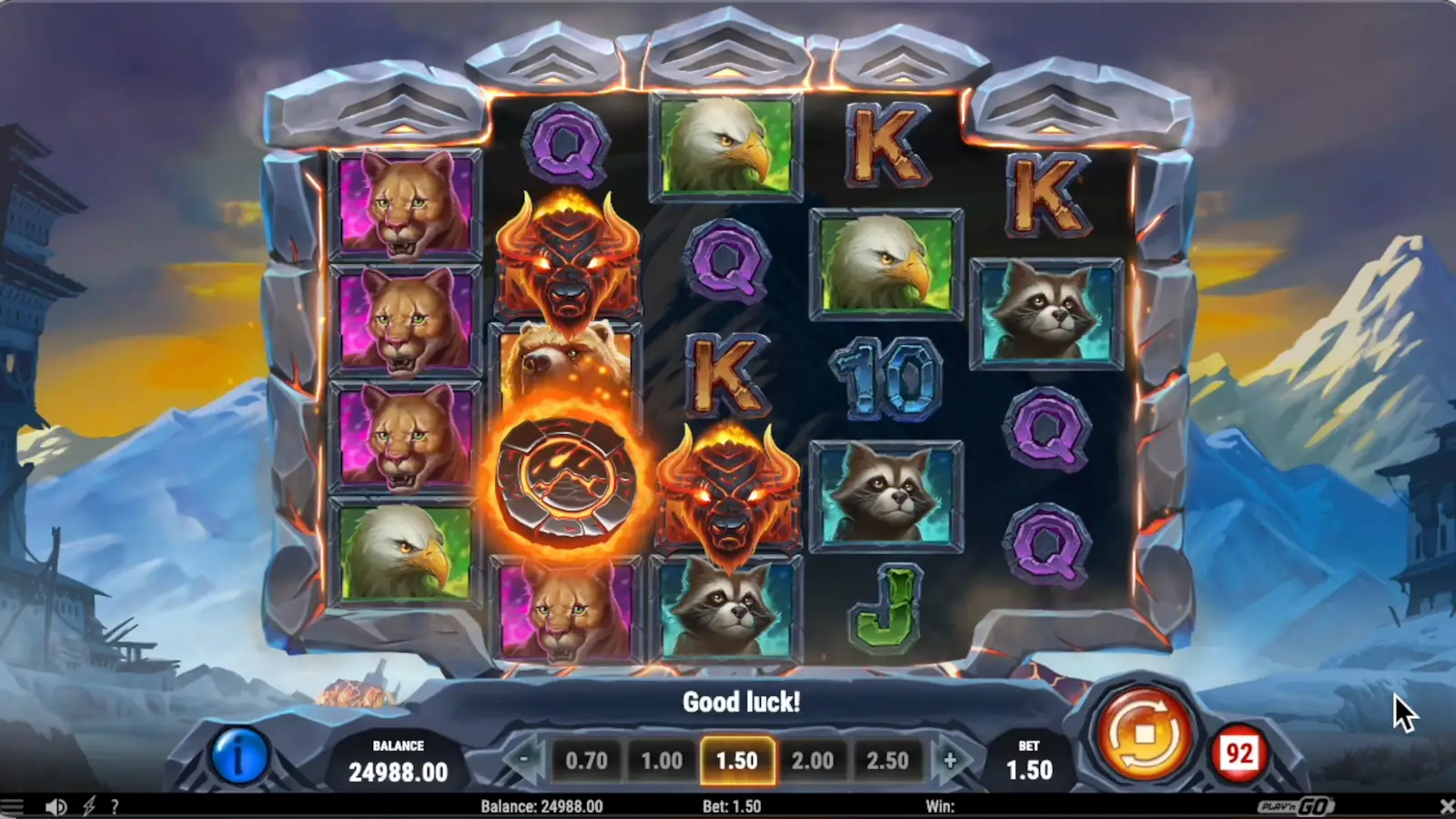Stop autoplay on the red 92 counter
1456x819 pixels.
(x=1242, y=750)
